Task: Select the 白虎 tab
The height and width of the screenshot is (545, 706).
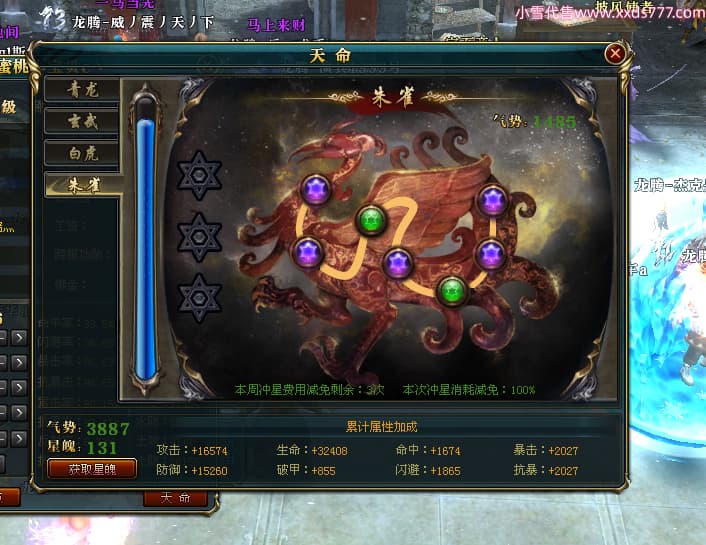Action: pos(83,153)
